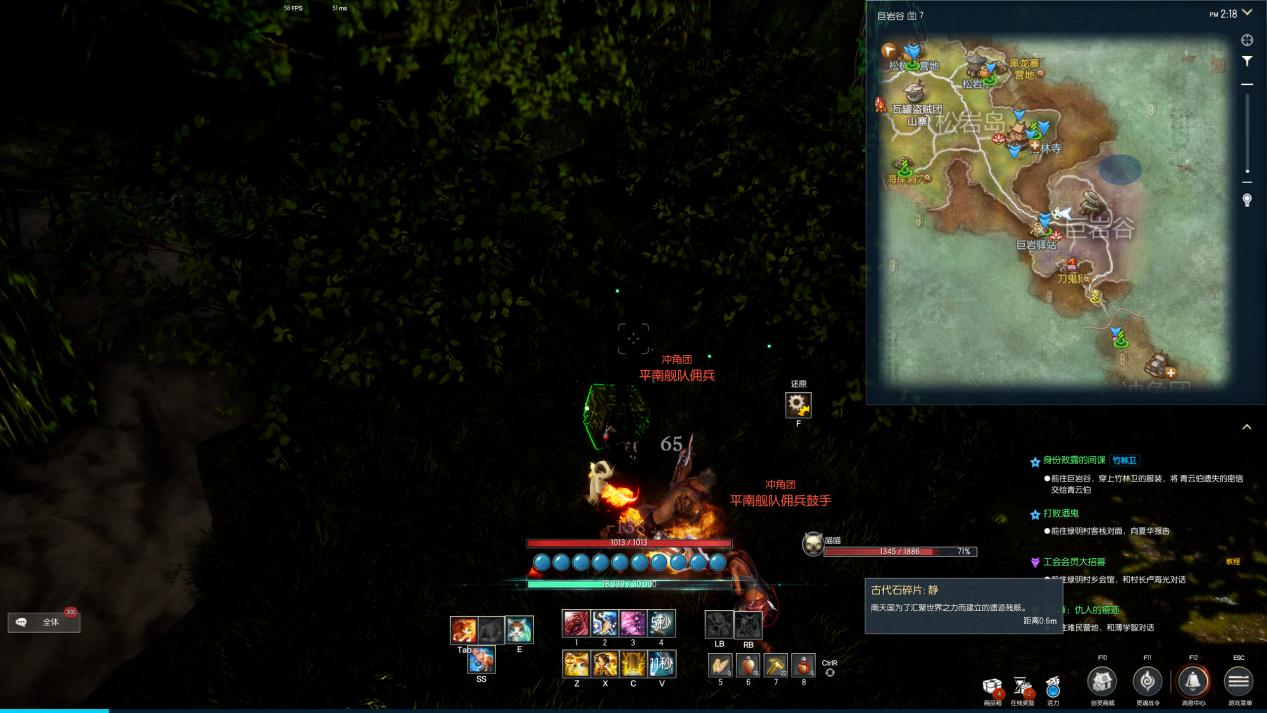Open the 活力 vitality icon
This screenshot has width=1267, height=713.
(x=1053, y=686)
